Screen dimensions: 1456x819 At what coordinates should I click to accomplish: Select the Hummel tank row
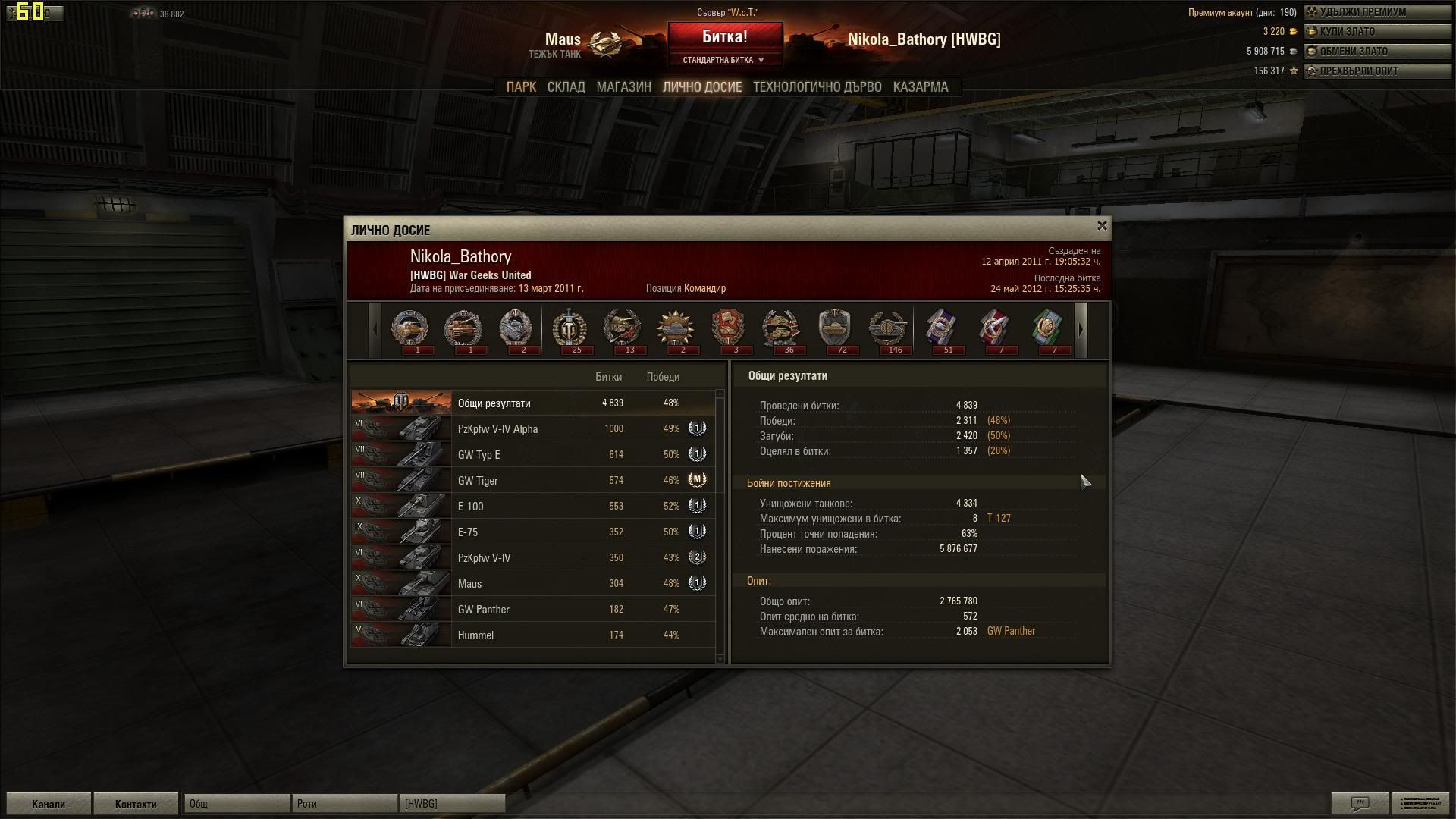531,635
